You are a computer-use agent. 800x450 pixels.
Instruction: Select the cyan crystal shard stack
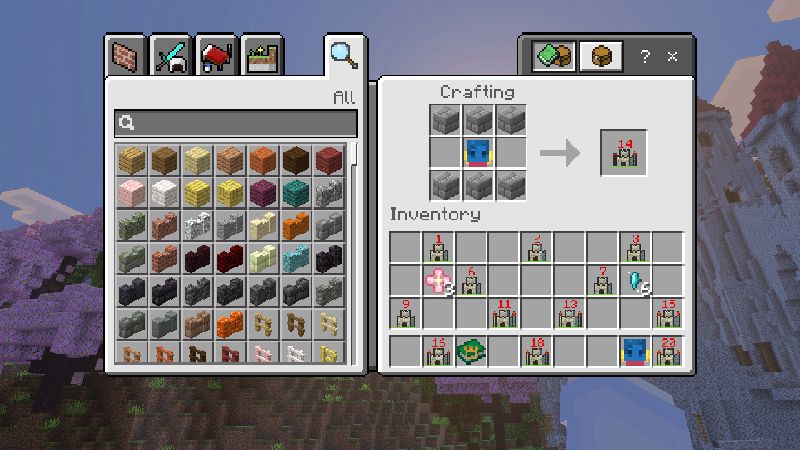pos(635,281)
